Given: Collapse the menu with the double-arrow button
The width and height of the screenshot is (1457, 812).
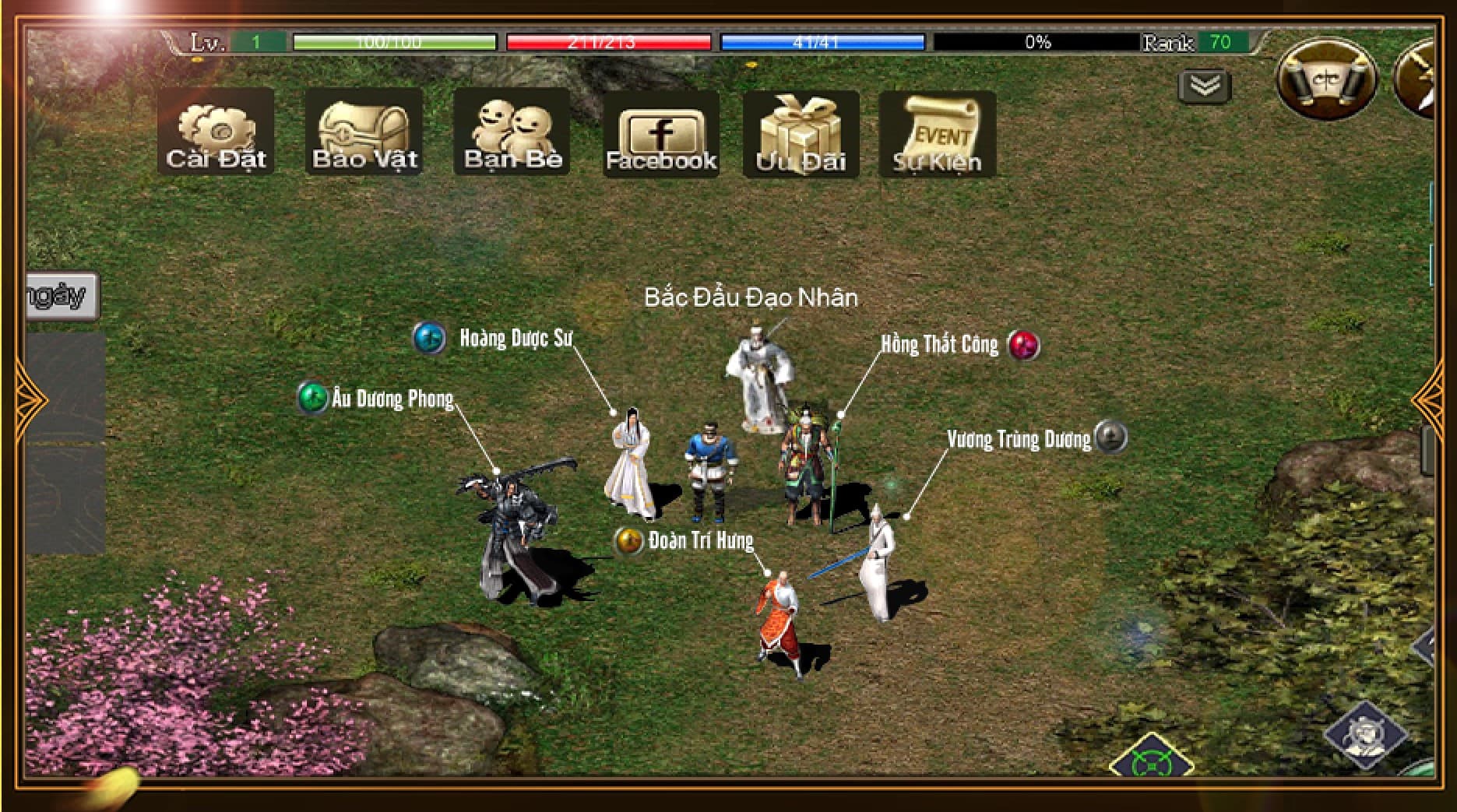Looking at the screenshot, I should [x=1205, y=86].
